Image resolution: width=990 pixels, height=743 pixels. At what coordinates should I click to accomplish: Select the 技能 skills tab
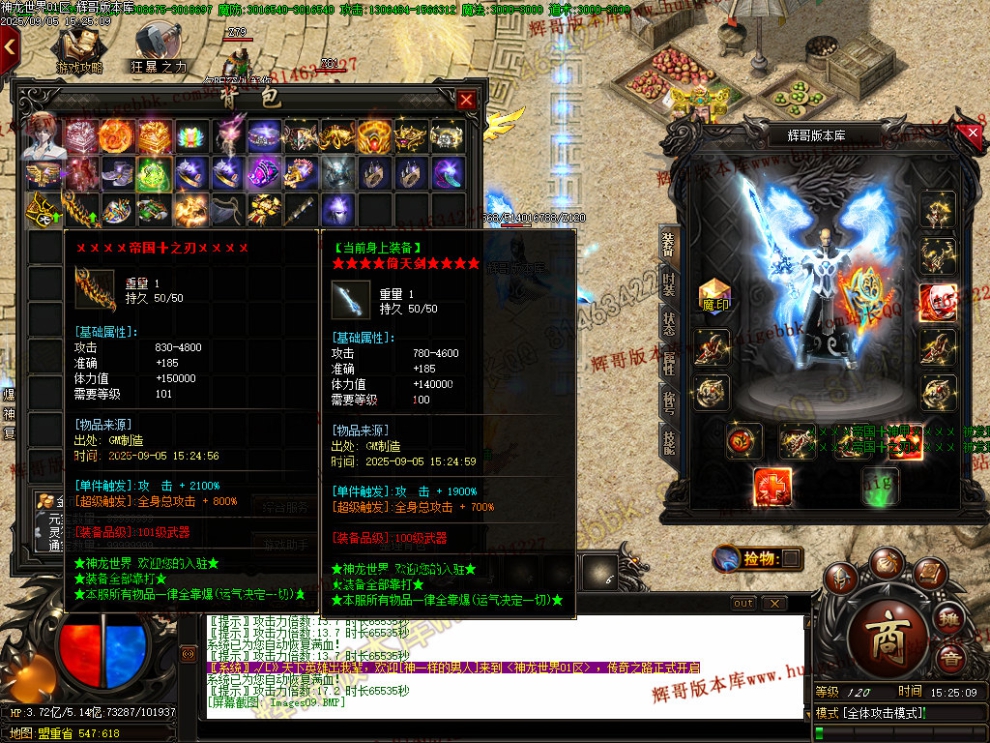click(x=668, y=439)
